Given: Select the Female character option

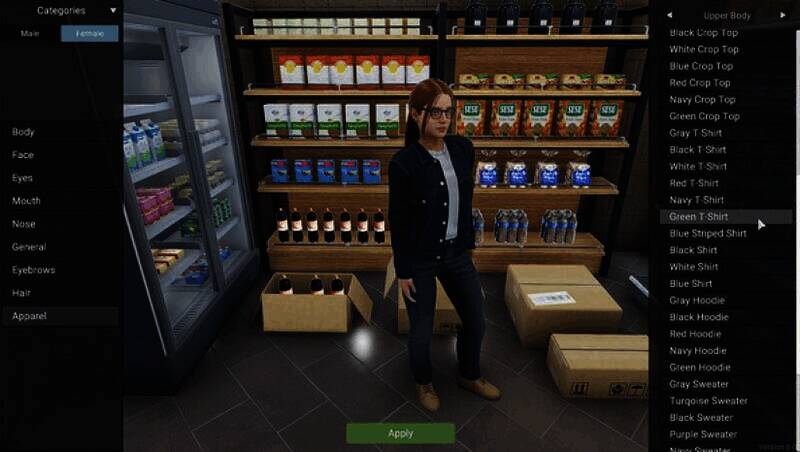Looking at the screenshot, I should point(89,33).
